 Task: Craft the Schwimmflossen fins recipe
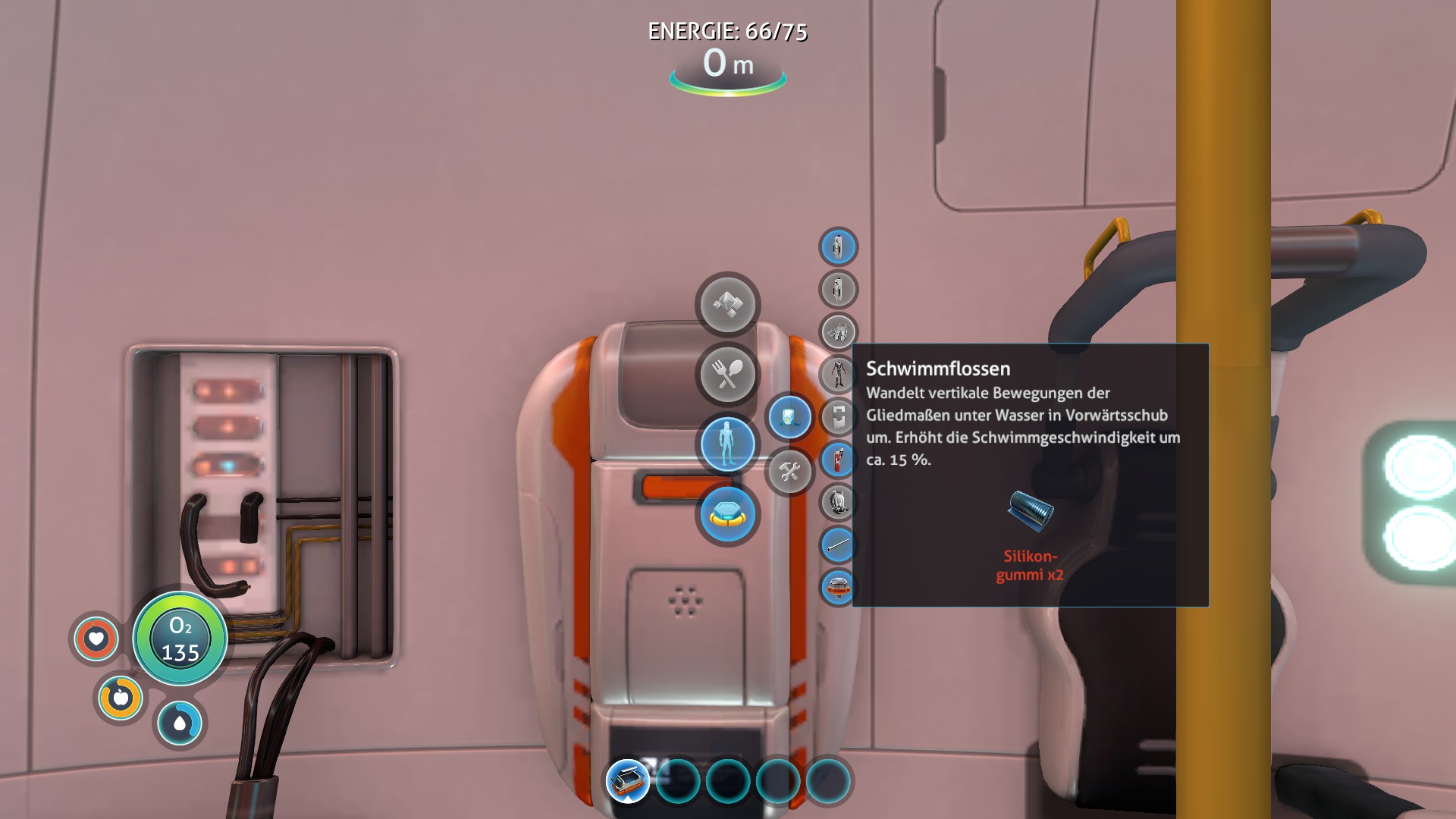click(838, 331)
